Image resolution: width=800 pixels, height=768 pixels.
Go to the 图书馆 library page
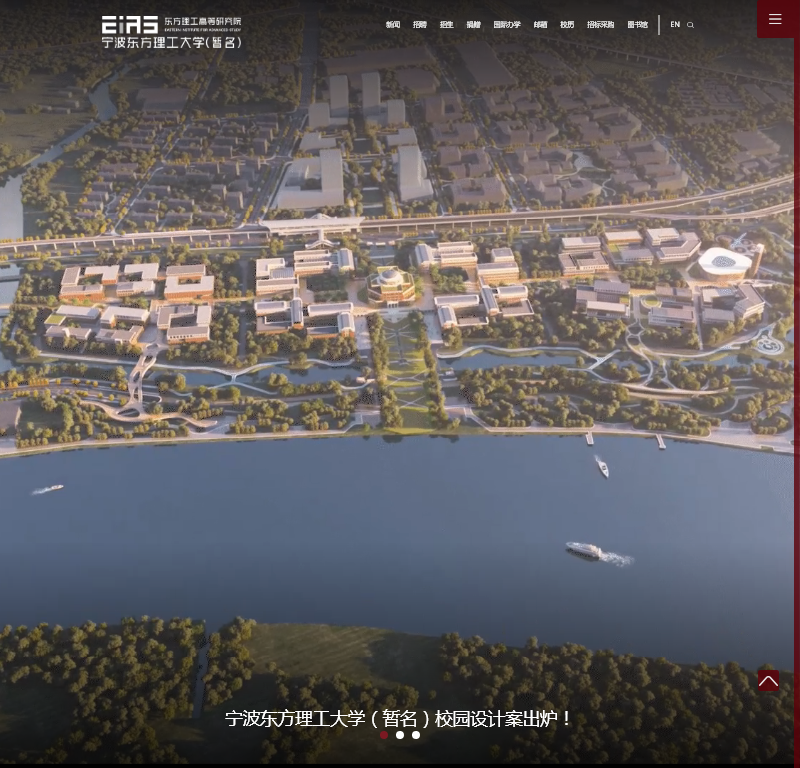tap(638, 25)
